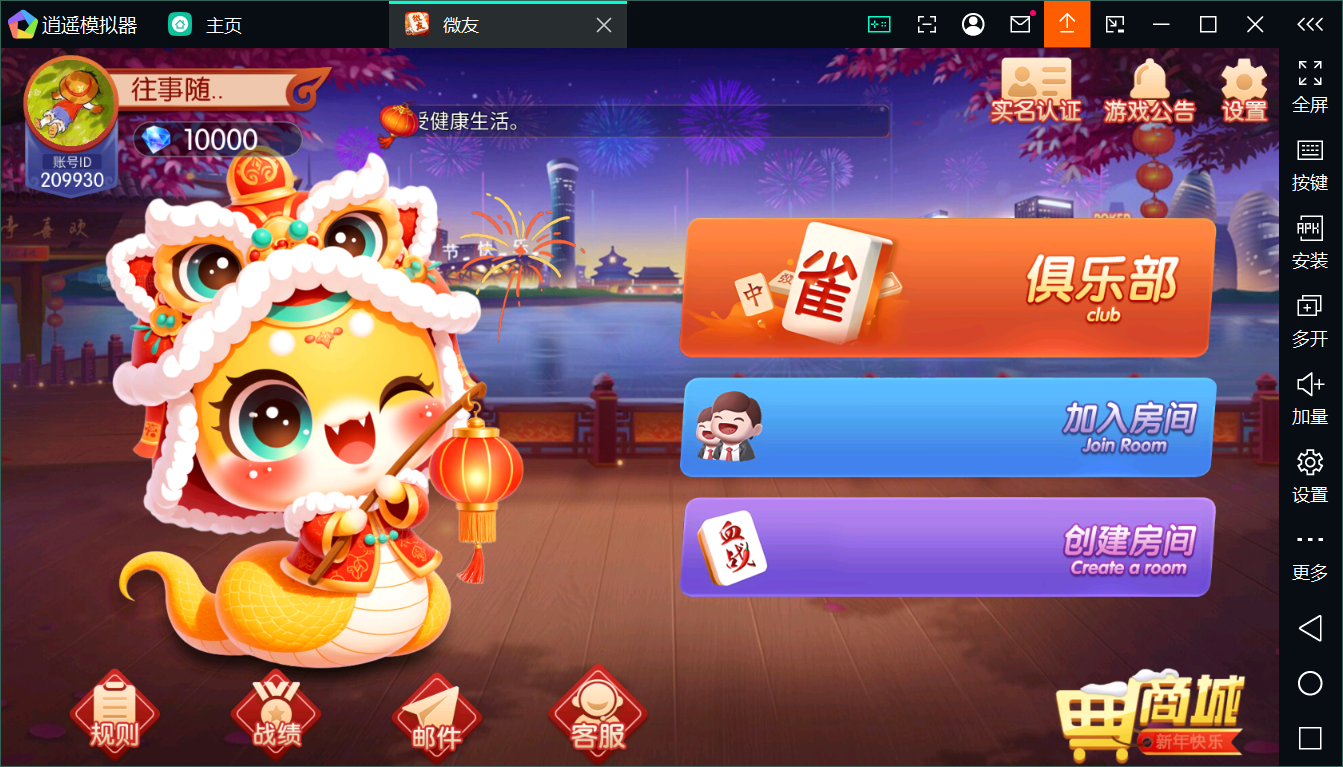This screenshot has height=767, width=1343.
Task: Expand 更多 more options
Action: point(1309,551)
